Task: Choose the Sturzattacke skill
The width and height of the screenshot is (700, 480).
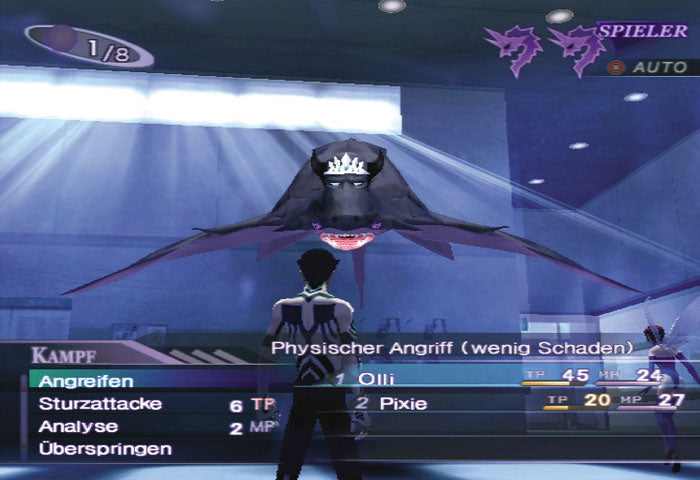Action: tap(100, 404)
